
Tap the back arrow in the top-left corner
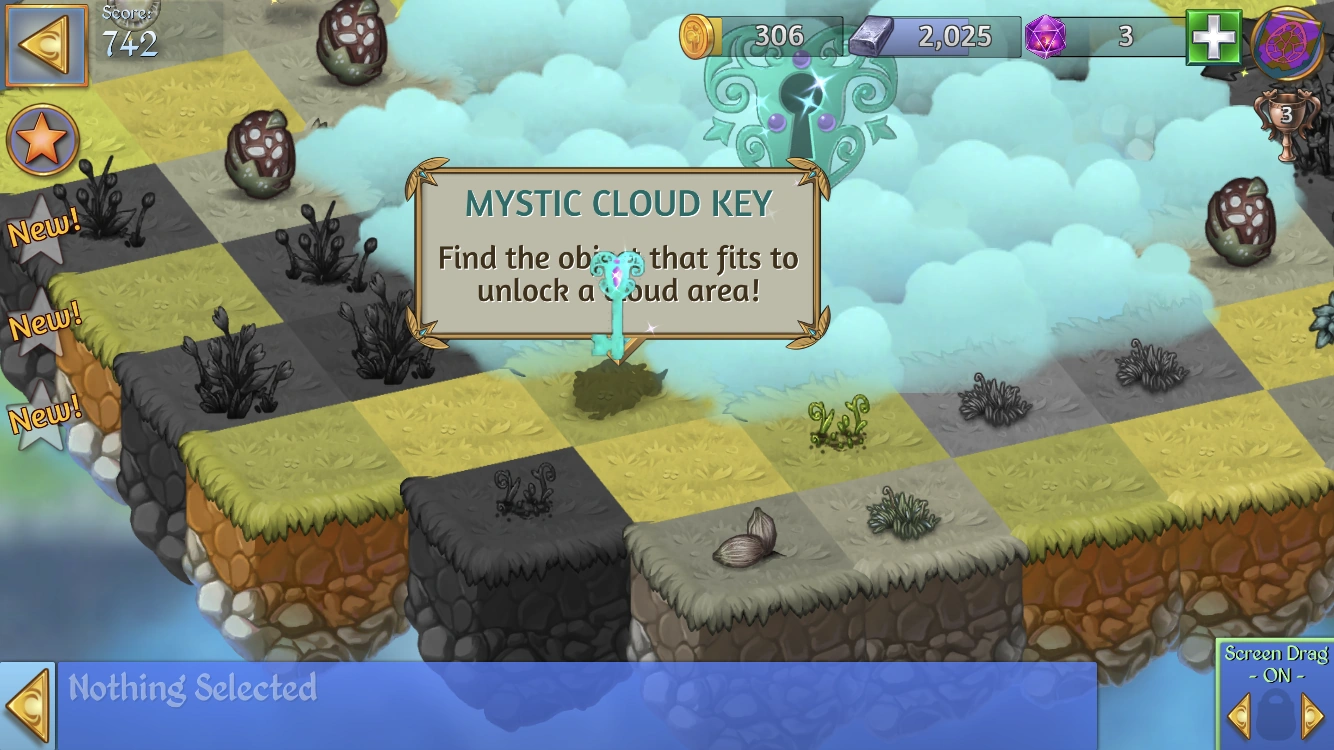point(45,42)
